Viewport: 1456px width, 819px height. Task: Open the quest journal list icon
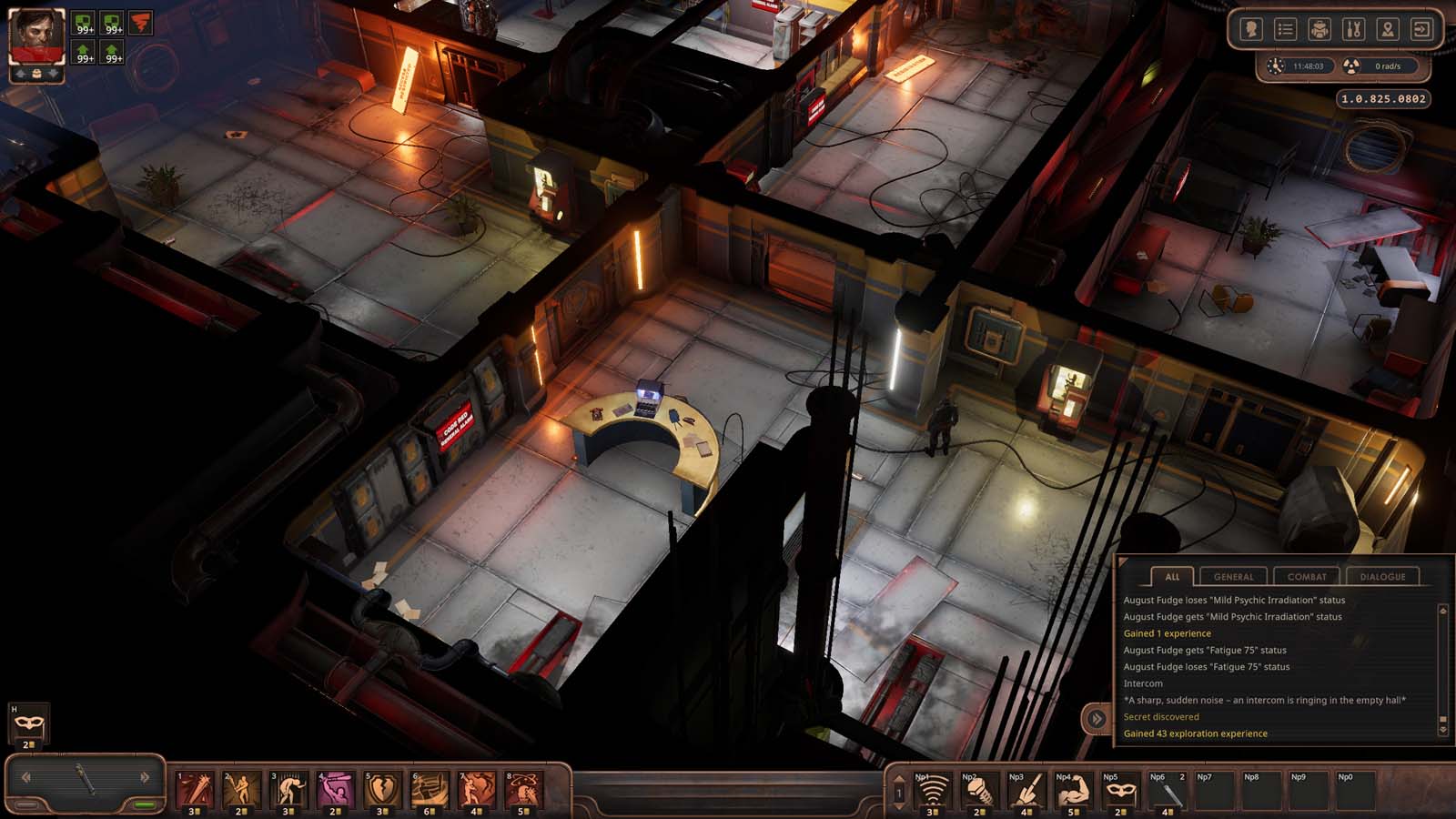(1285, 28)
